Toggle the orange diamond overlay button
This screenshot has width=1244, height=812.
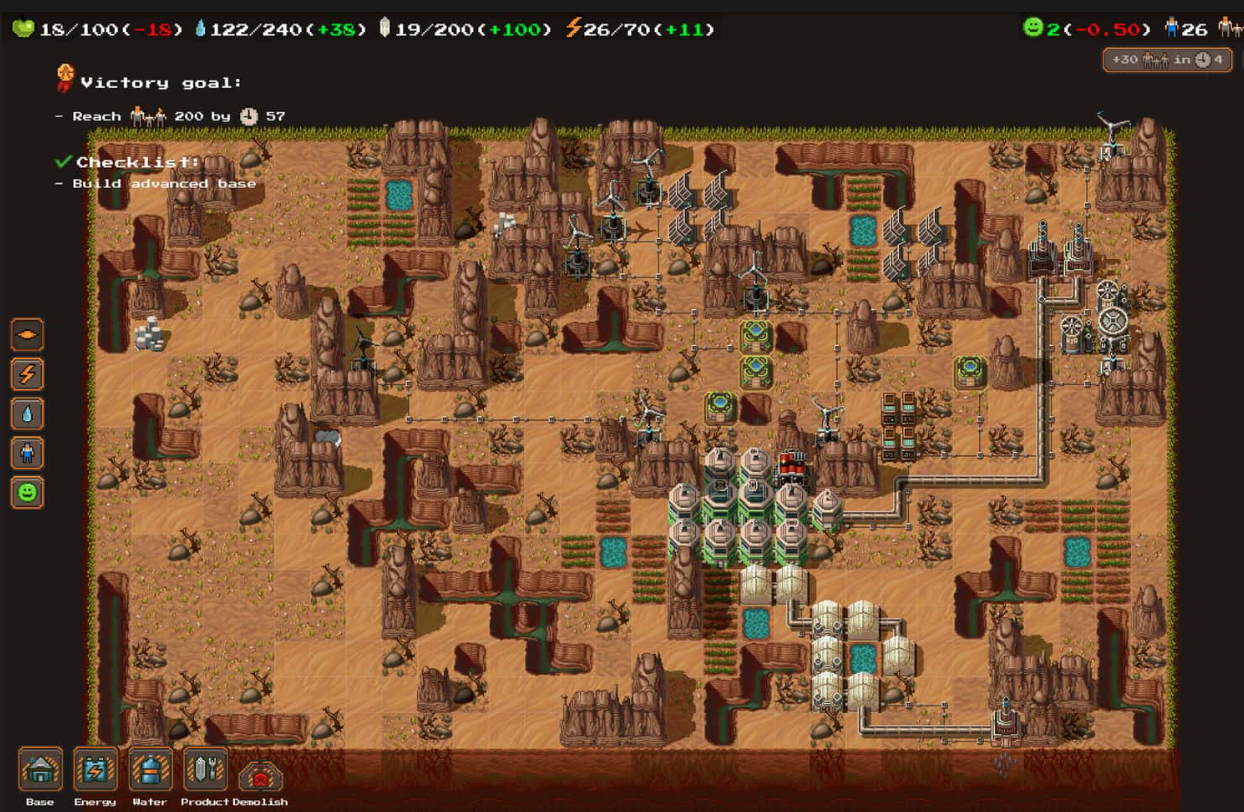27,334
